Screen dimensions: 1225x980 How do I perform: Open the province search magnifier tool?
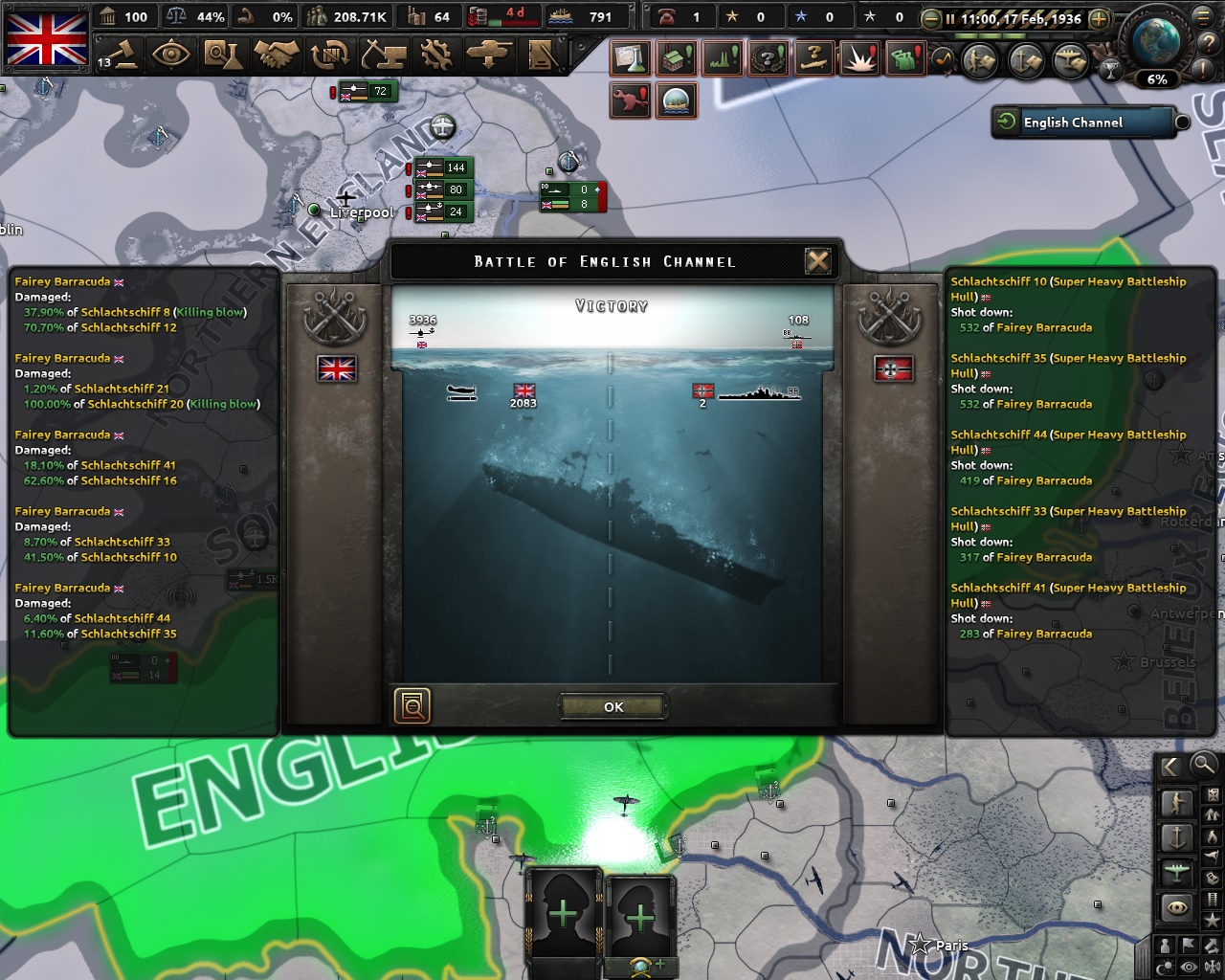[x=1203, y=767]
